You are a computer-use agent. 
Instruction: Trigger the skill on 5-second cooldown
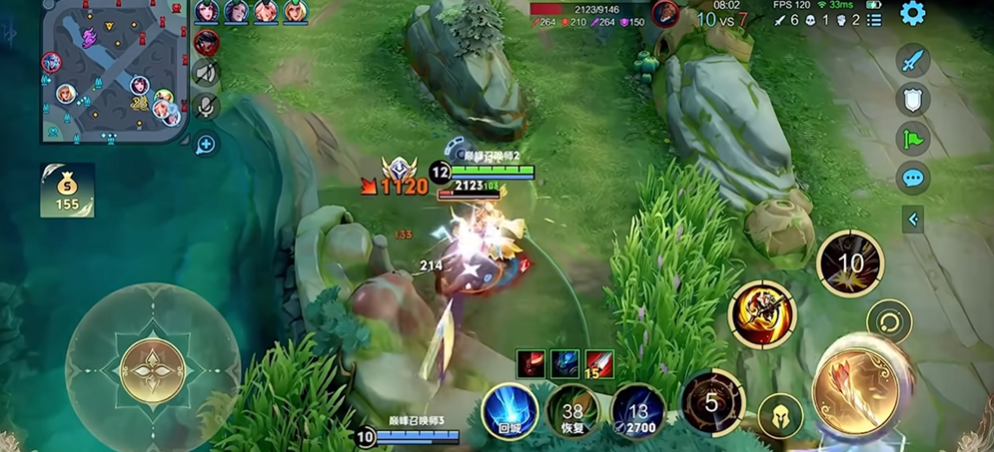point(712,403)
